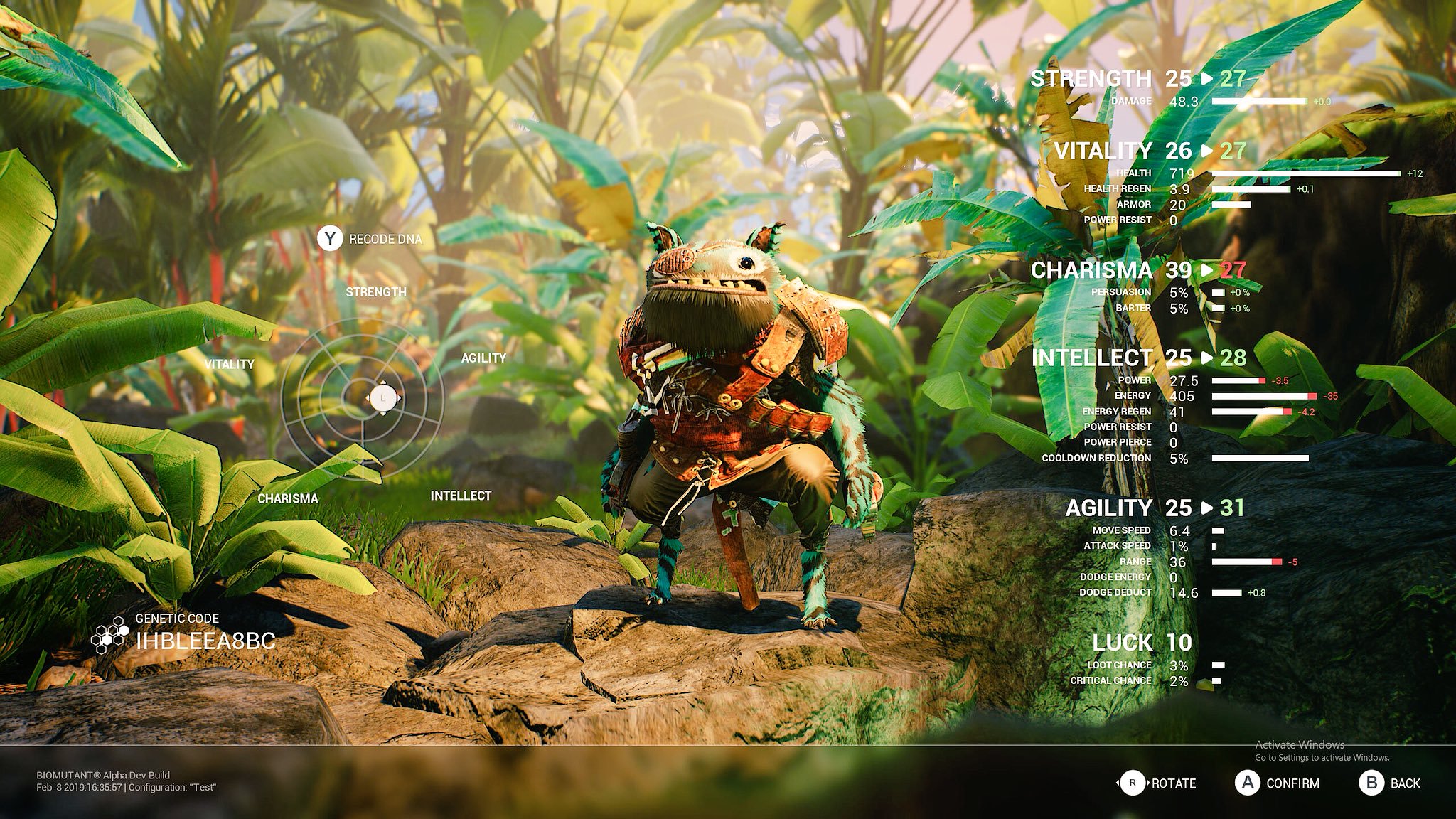Go back to the previous screen
The width and height of the screenshot is (1456, 819).
pyautogui.click(x=1390, y=783)
